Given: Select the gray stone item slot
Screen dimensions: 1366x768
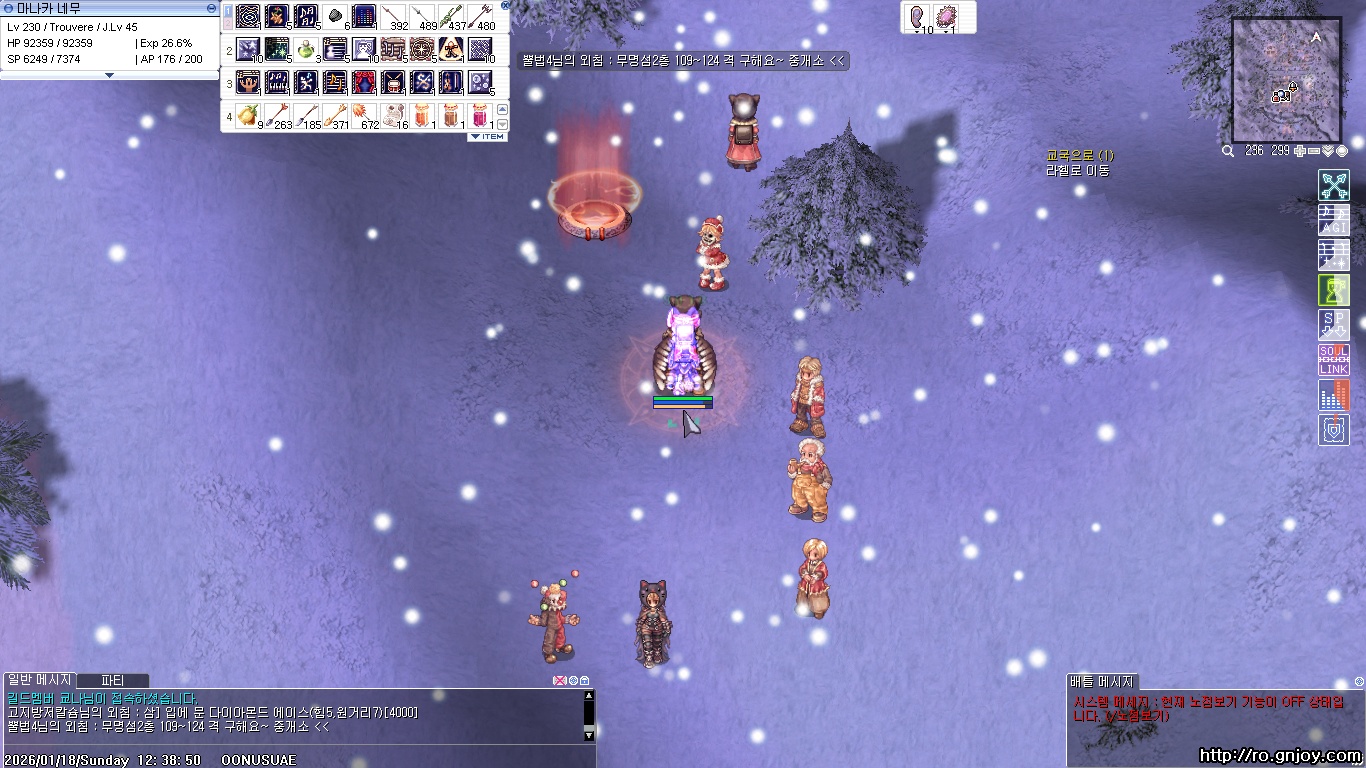Looking at the screenshot, I should click(x=335, y=16).
